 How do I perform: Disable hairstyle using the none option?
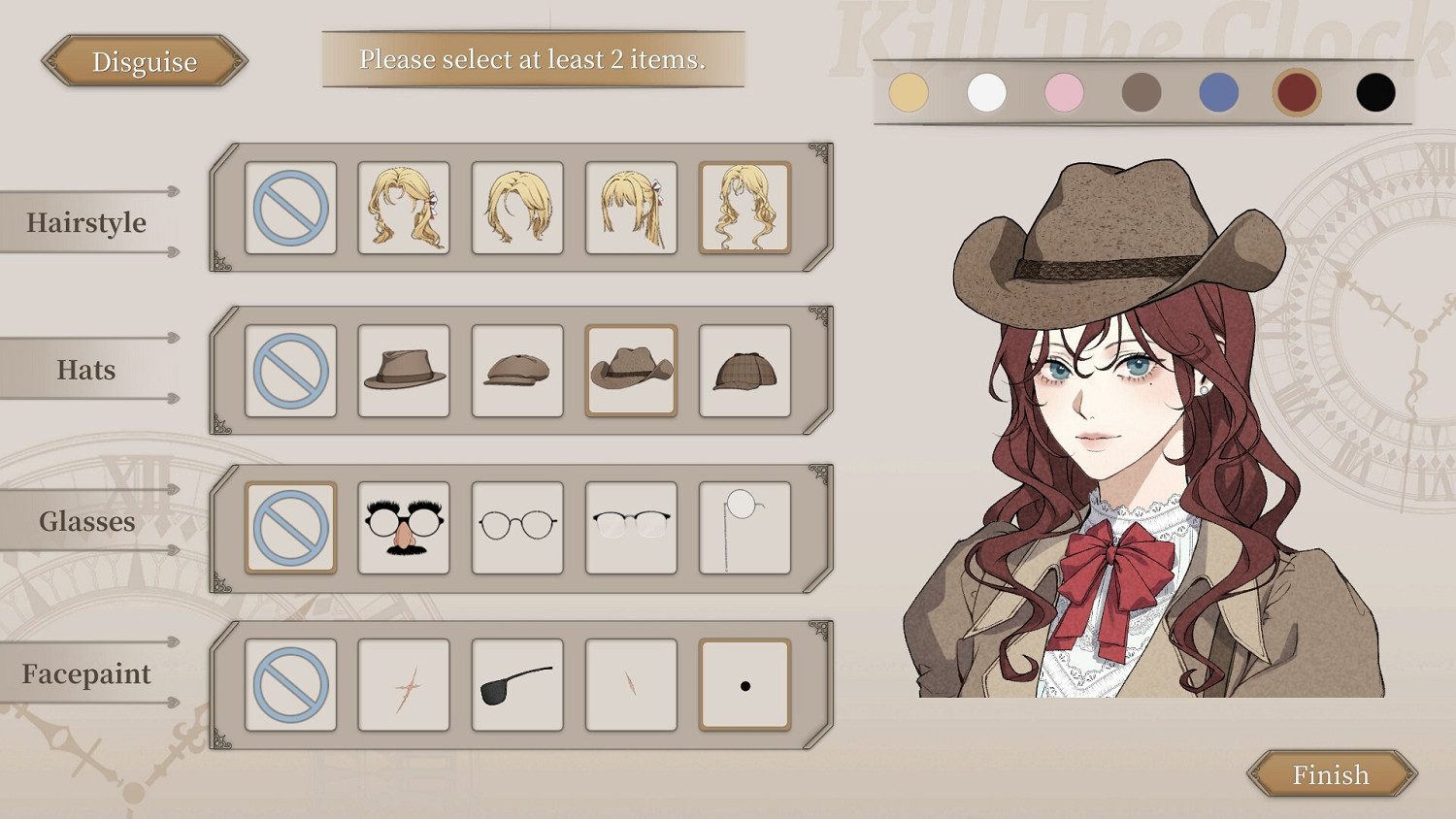(290, 207)
